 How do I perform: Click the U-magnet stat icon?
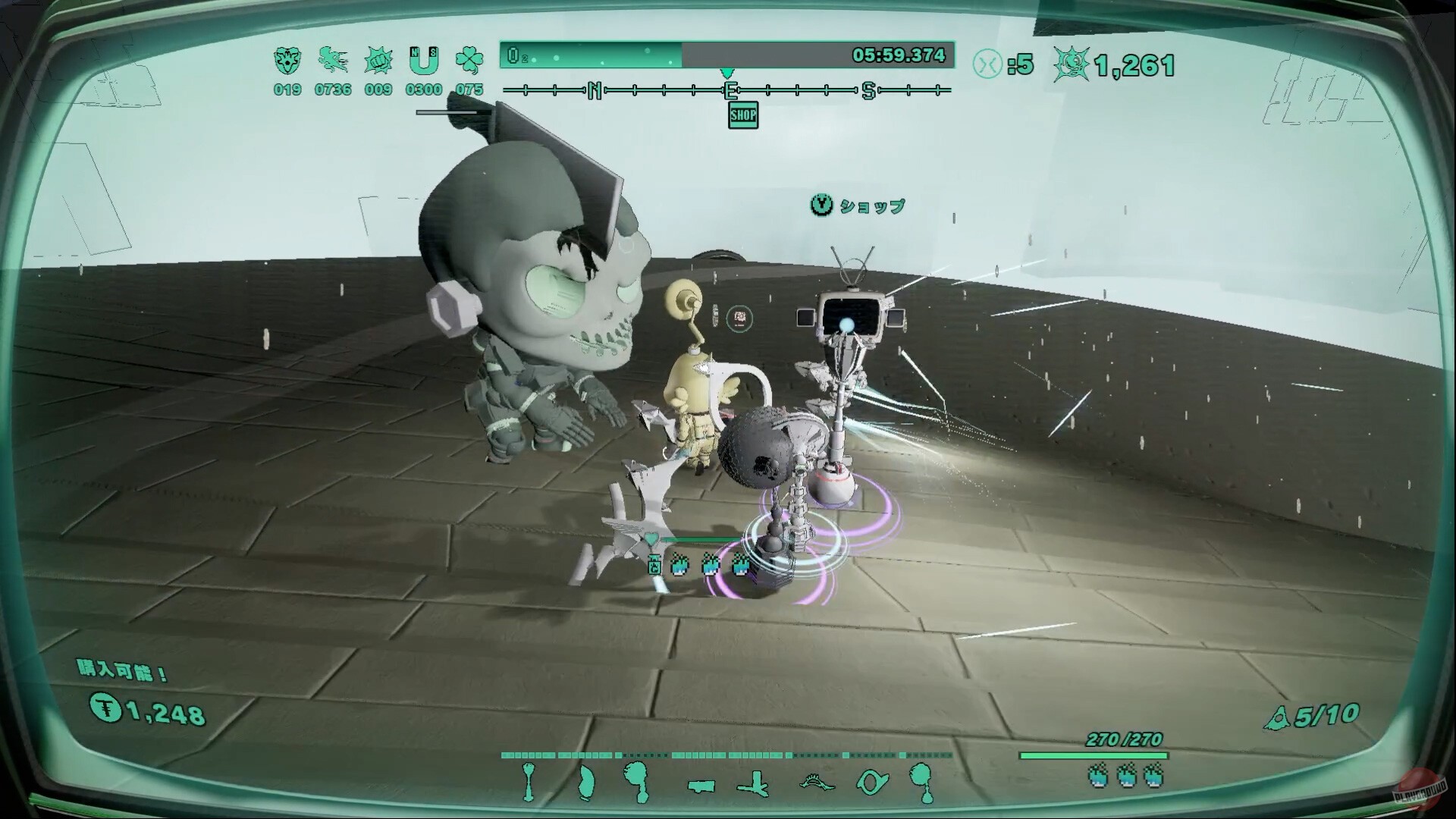425,61
